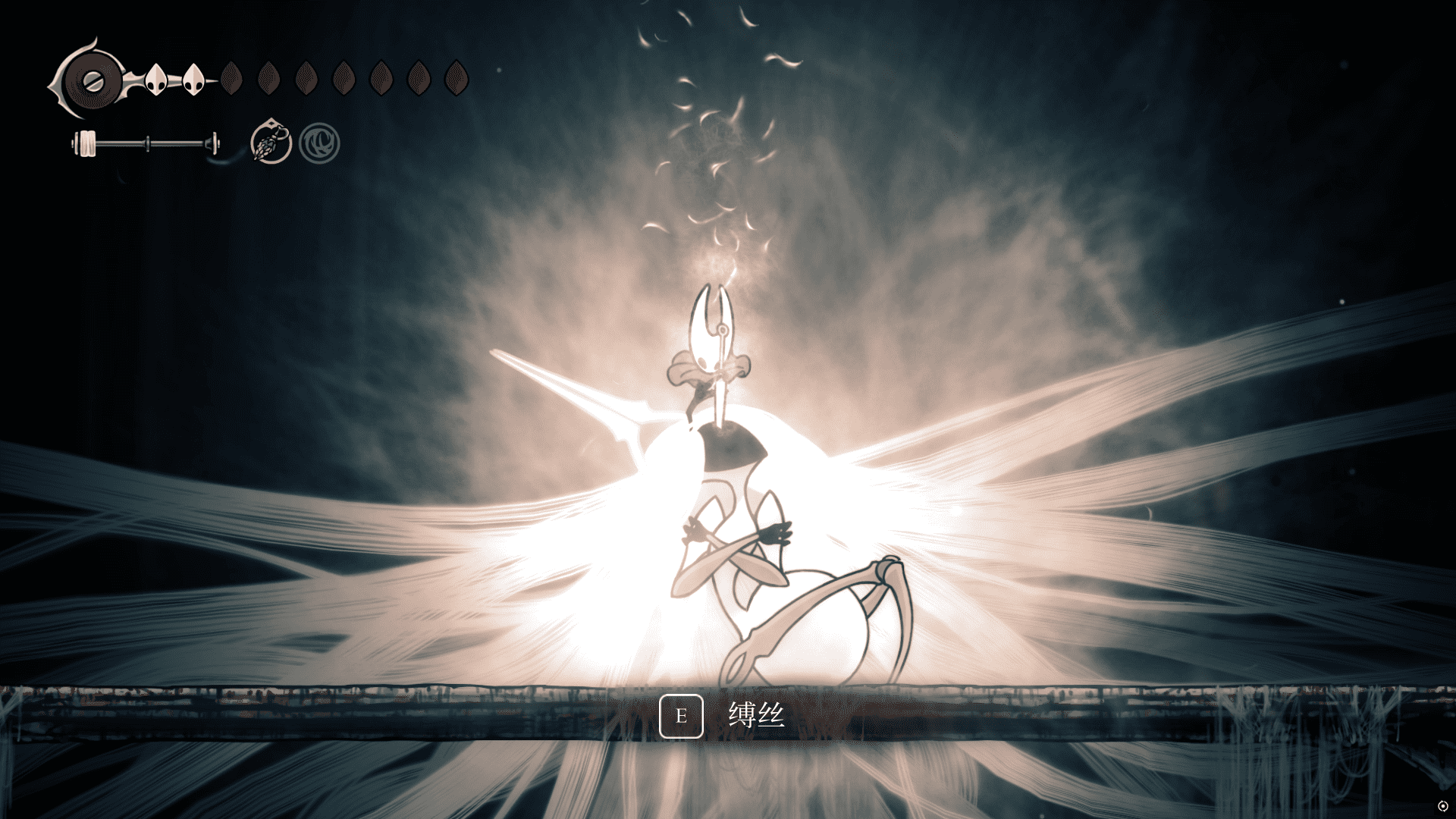Click the circular arrows icon in the corner
The height and width of the screenshot is (819, 1456).
coord(1442,805)
